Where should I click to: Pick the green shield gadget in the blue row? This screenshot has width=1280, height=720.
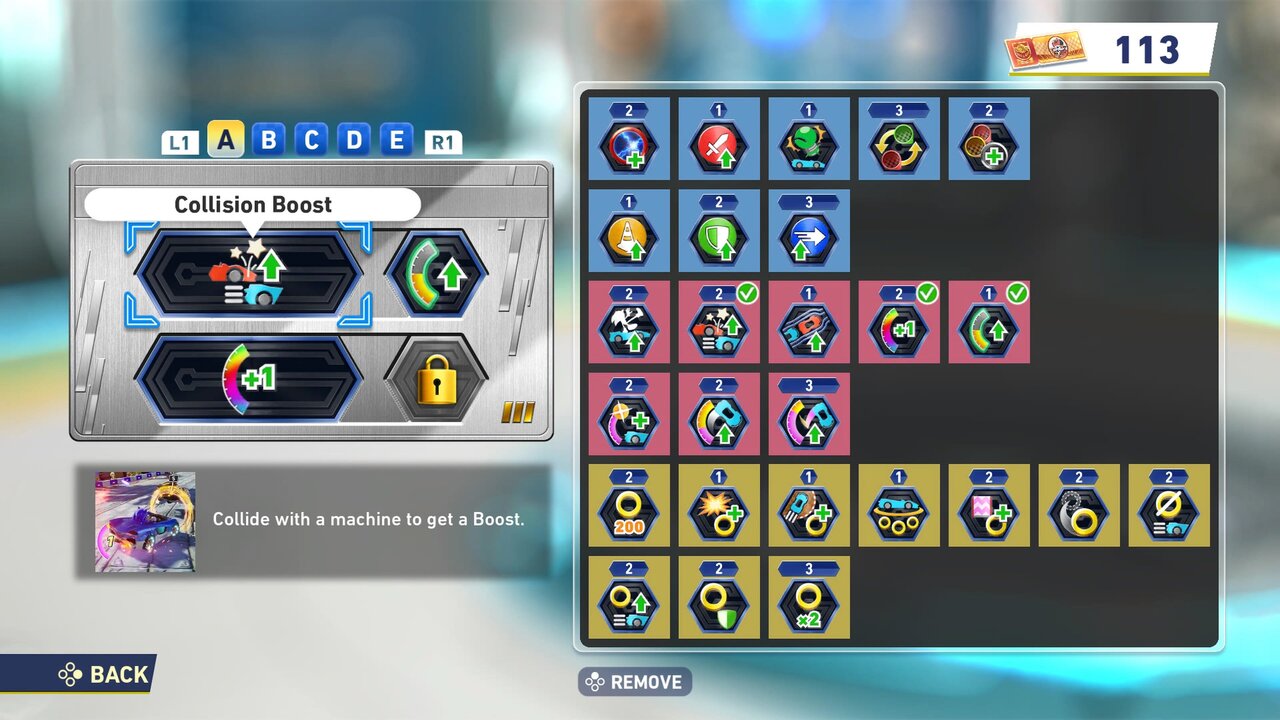pos(719,231)
